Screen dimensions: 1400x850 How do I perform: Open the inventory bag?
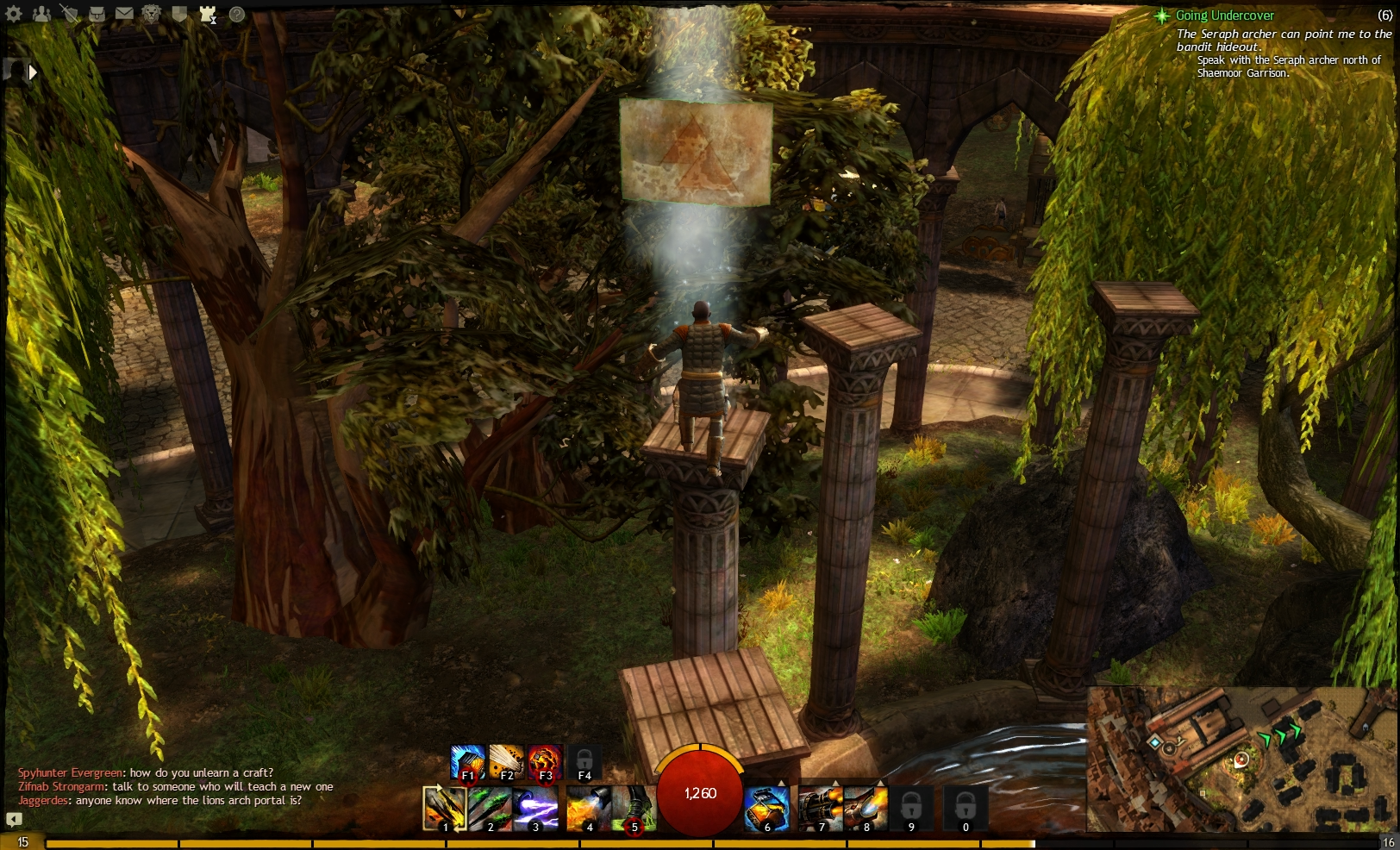pyautogui.click(x=97, y=15)
